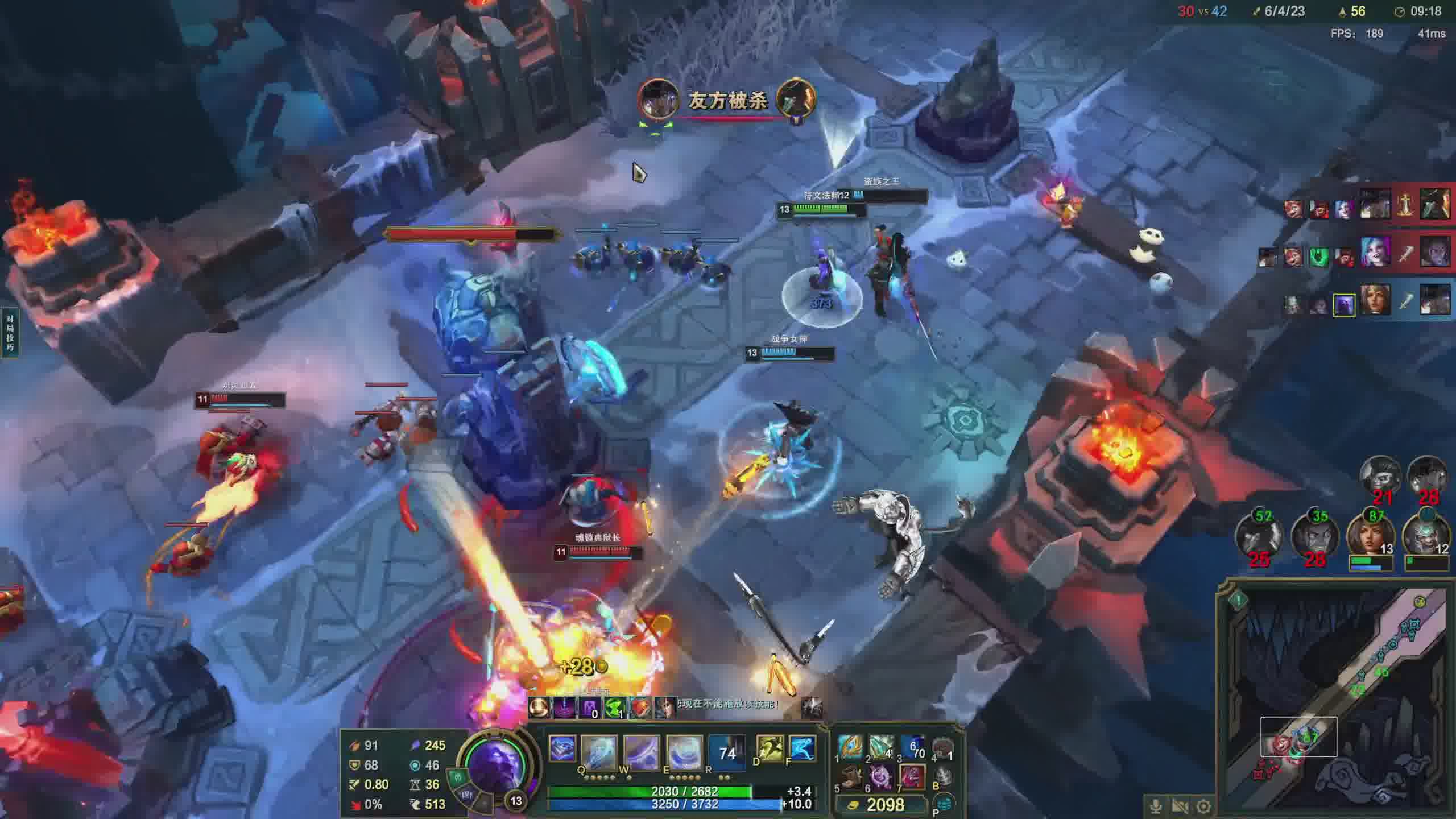Use the blue F summoner spell
Screen dimensions: 1456x819
tap(803, 748)
